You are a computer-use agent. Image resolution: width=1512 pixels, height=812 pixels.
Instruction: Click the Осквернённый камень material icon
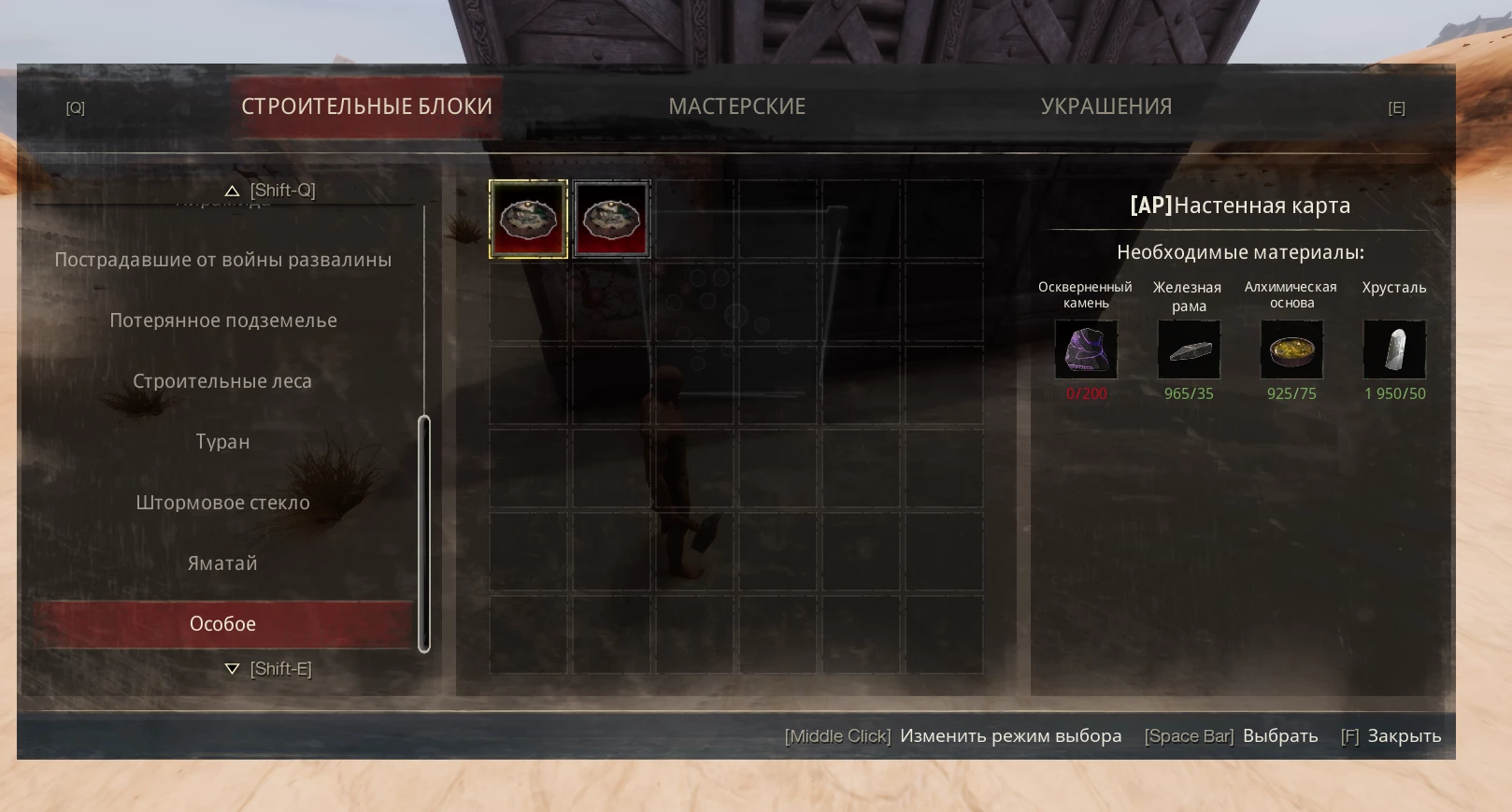pyautogui.click(x=1086, y=349)
